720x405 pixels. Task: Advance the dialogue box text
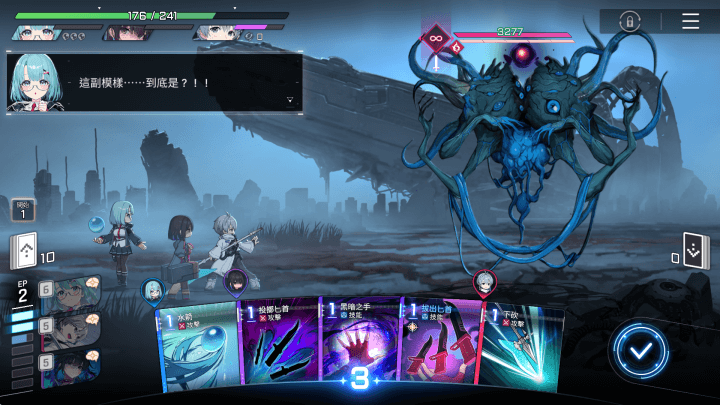(x=290, y=99)
